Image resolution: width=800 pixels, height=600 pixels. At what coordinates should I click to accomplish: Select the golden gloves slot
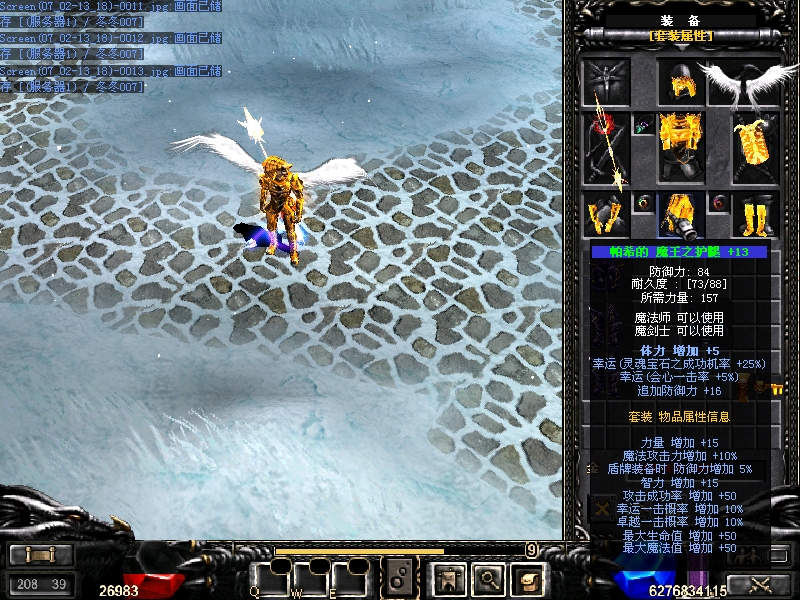point(607,215)
